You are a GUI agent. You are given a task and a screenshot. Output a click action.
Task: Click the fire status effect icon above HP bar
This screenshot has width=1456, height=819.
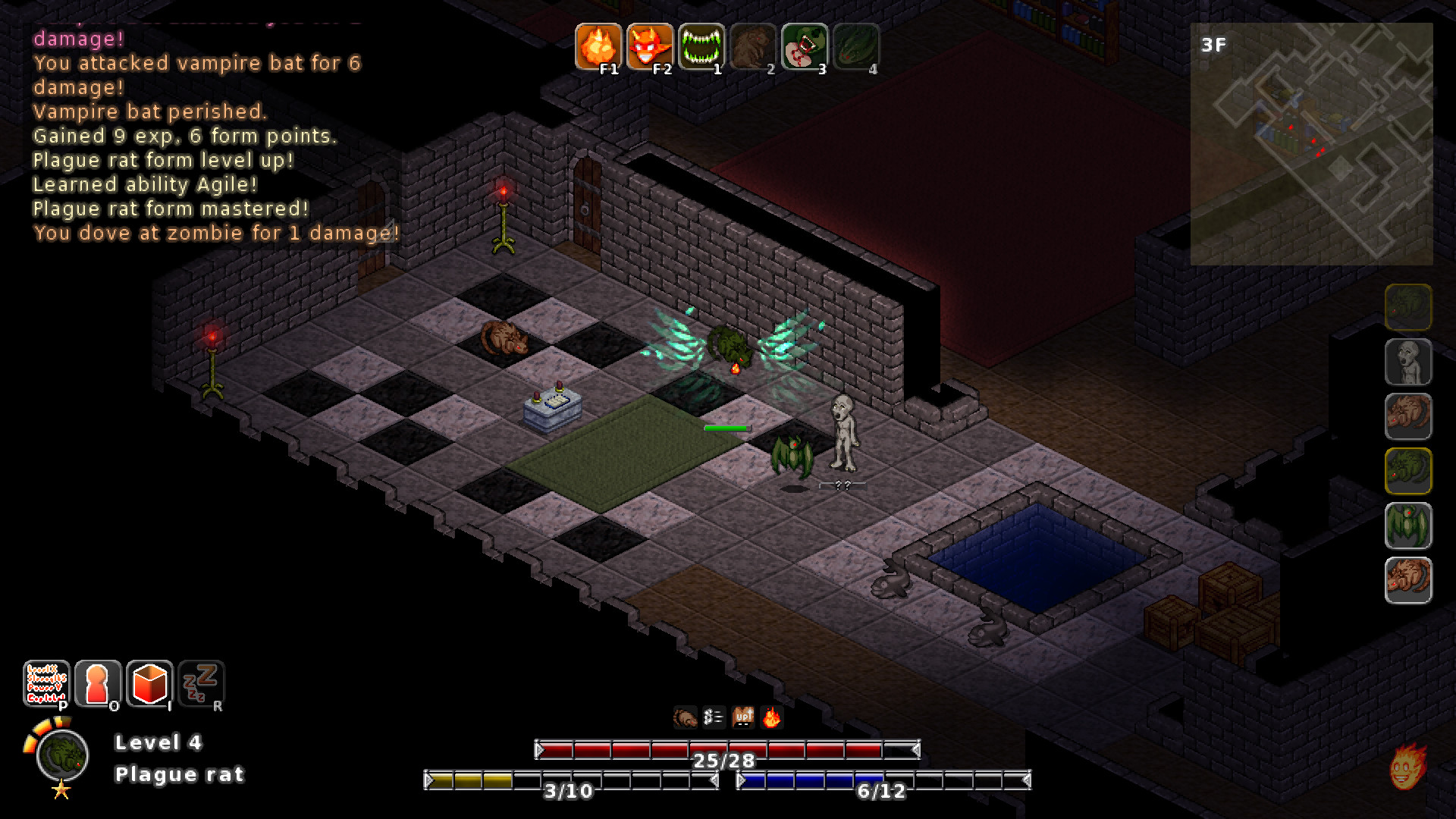click(771, 716)
